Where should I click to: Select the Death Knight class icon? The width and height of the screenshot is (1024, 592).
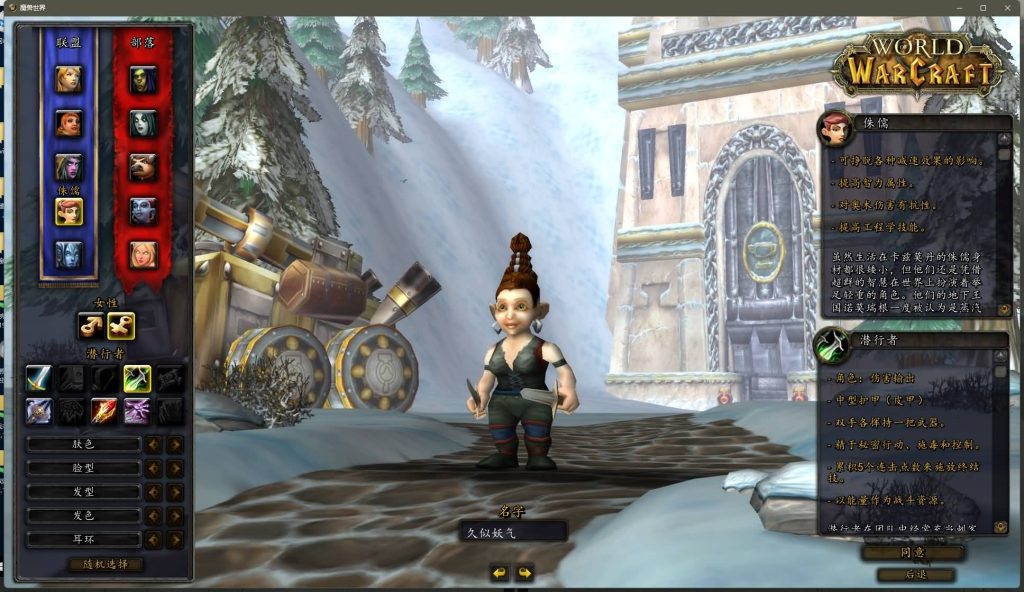click(39, 410)
